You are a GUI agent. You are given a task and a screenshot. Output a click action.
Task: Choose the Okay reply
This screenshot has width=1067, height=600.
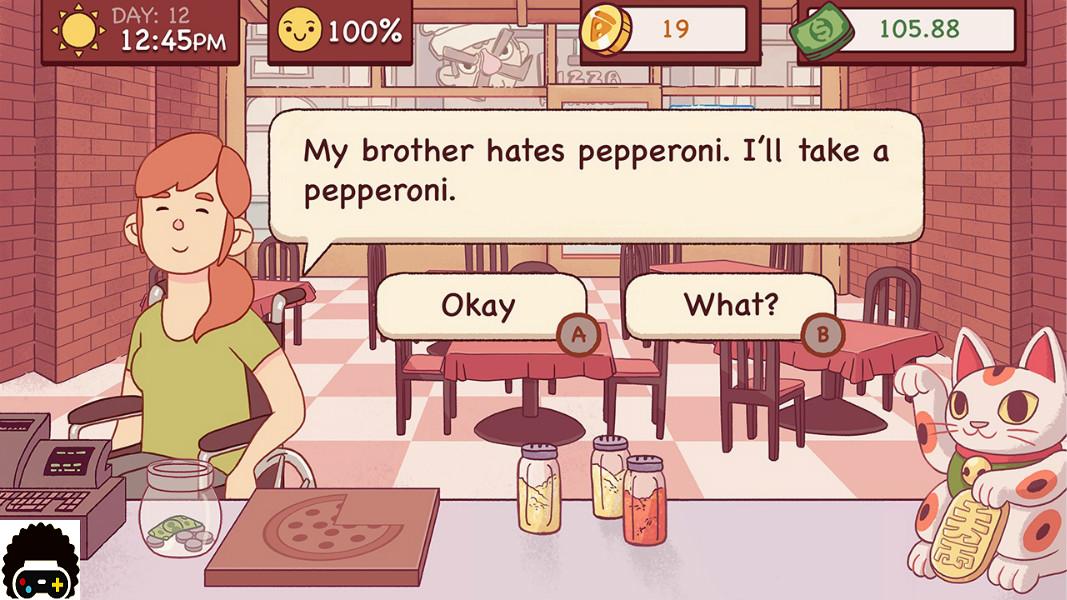coord(479,306)
